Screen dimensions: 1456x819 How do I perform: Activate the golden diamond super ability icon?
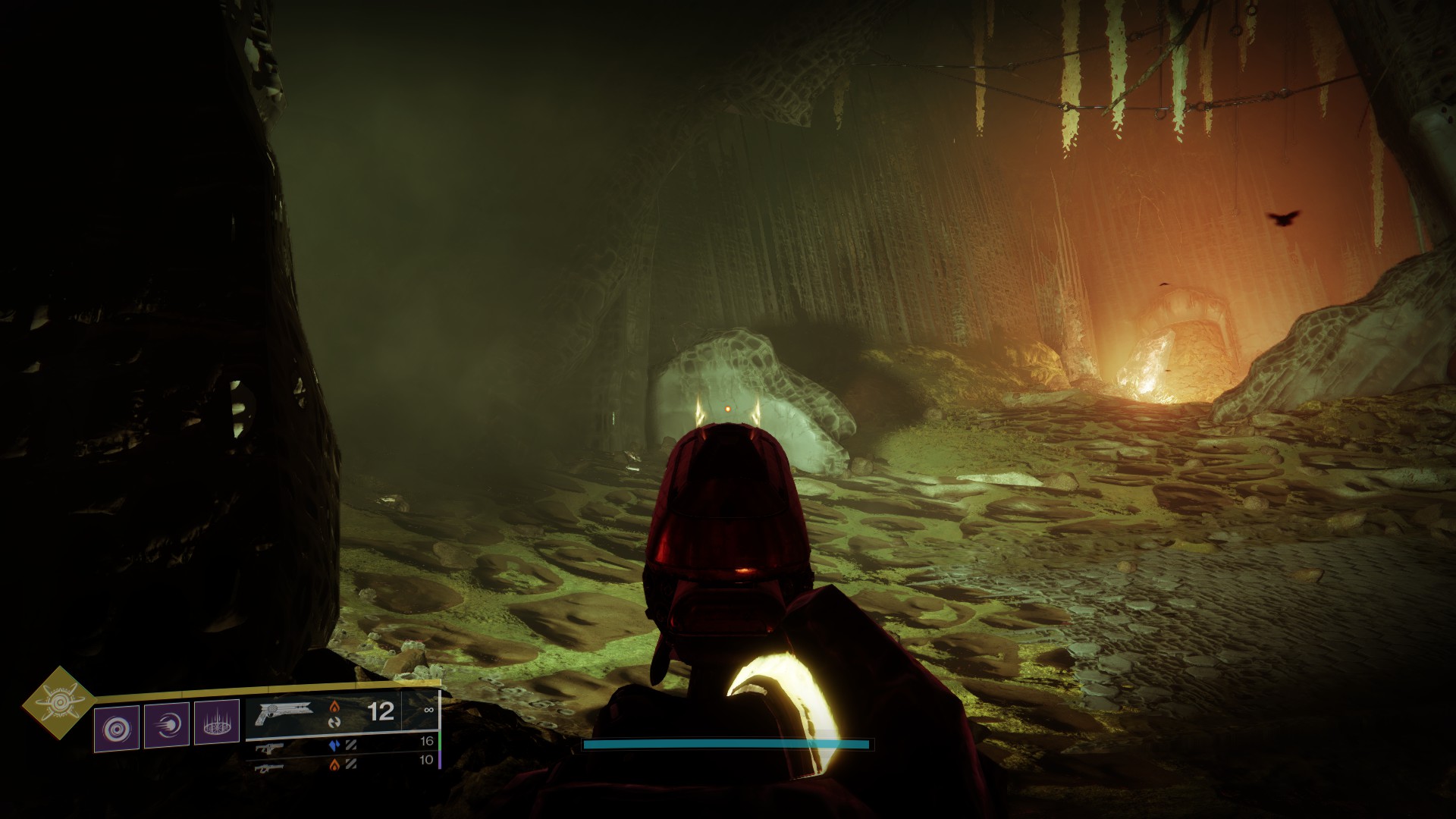[58, 703]
